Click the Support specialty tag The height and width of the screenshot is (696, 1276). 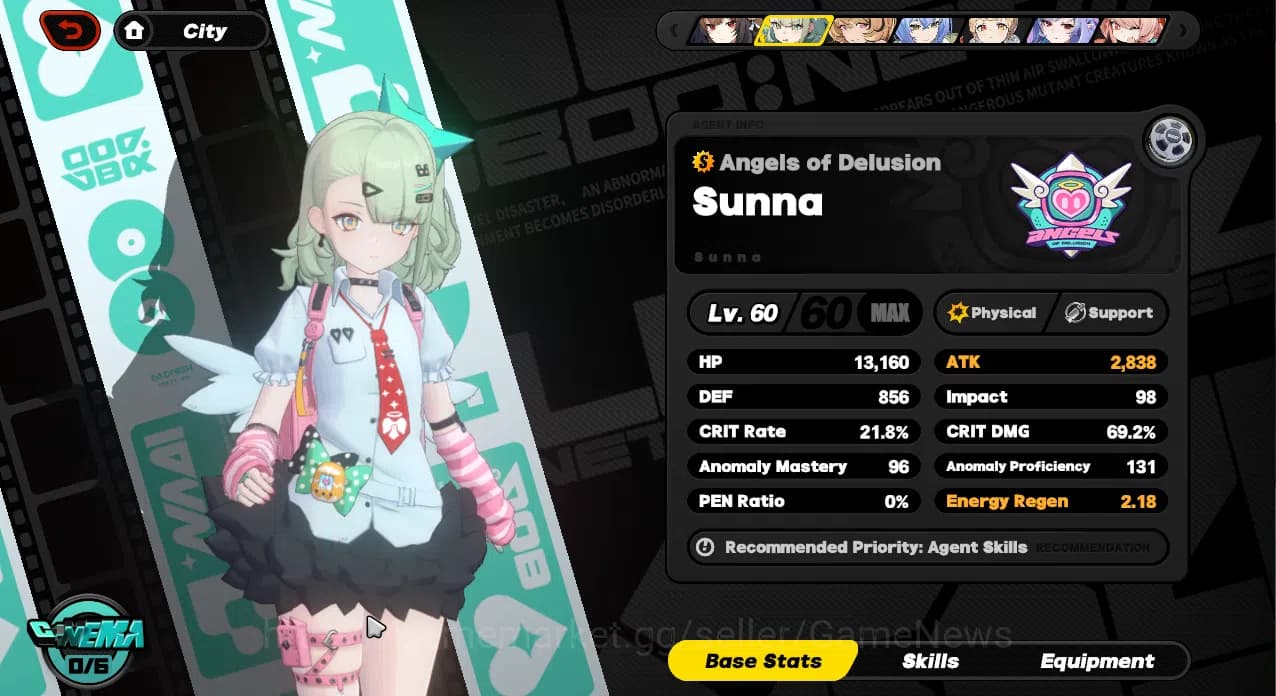[x=1108, y=313]
